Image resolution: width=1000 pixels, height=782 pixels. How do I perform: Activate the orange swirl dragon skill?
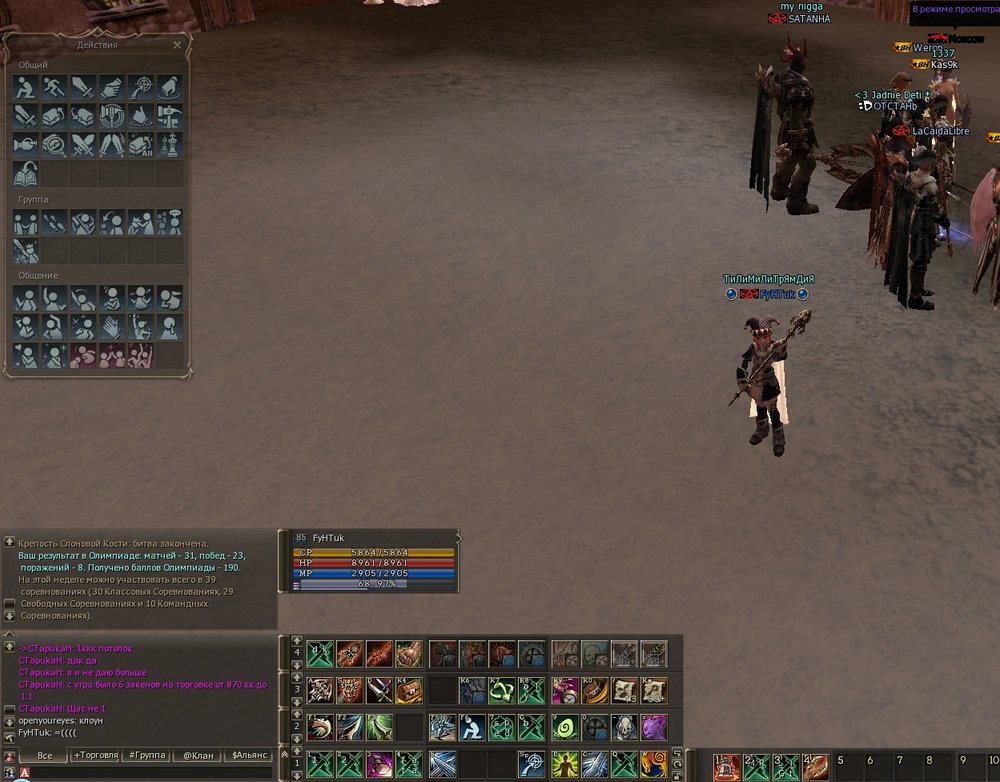[654, 764]
